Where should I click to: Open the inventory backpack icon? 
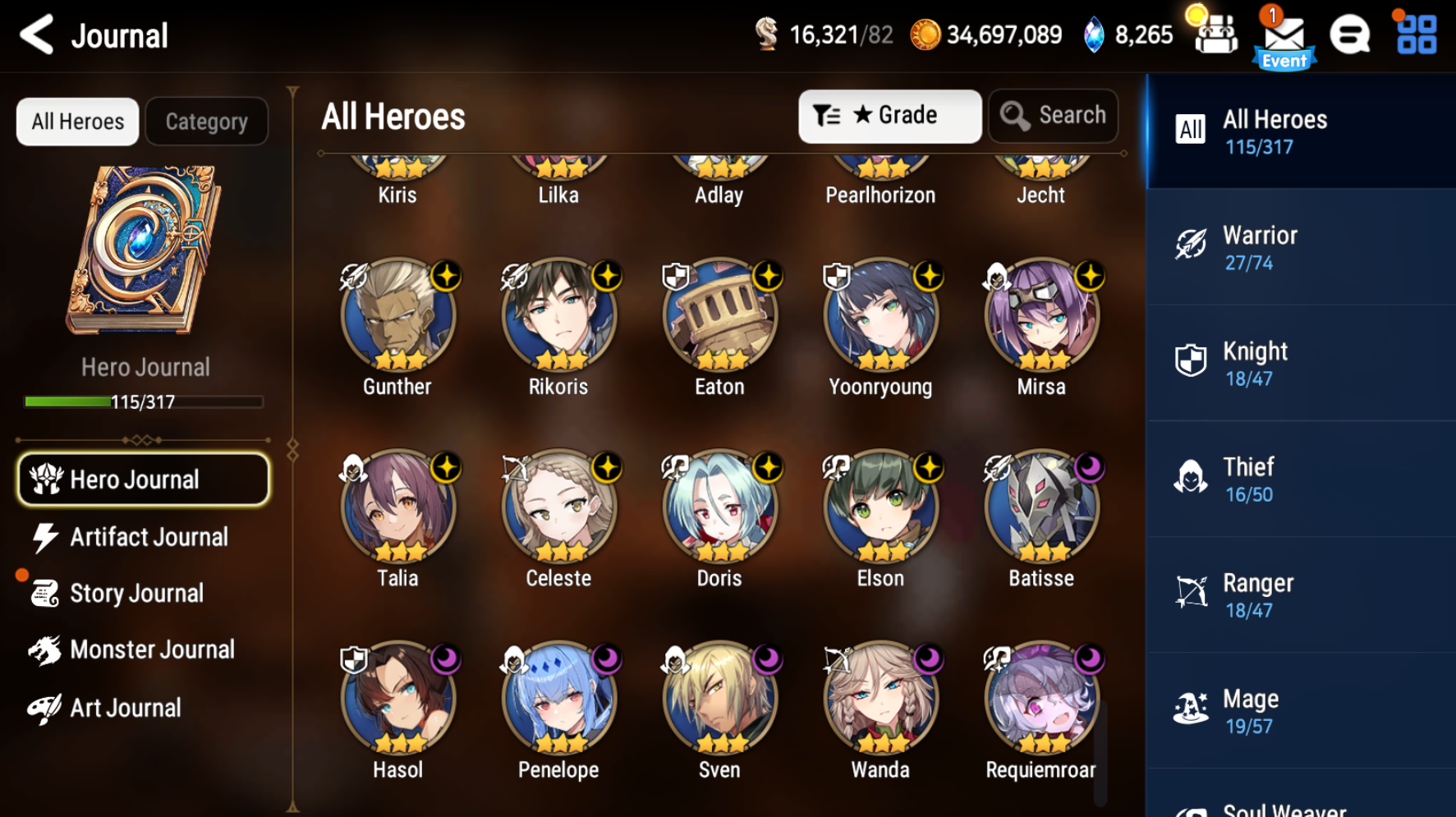(1215, 34)
